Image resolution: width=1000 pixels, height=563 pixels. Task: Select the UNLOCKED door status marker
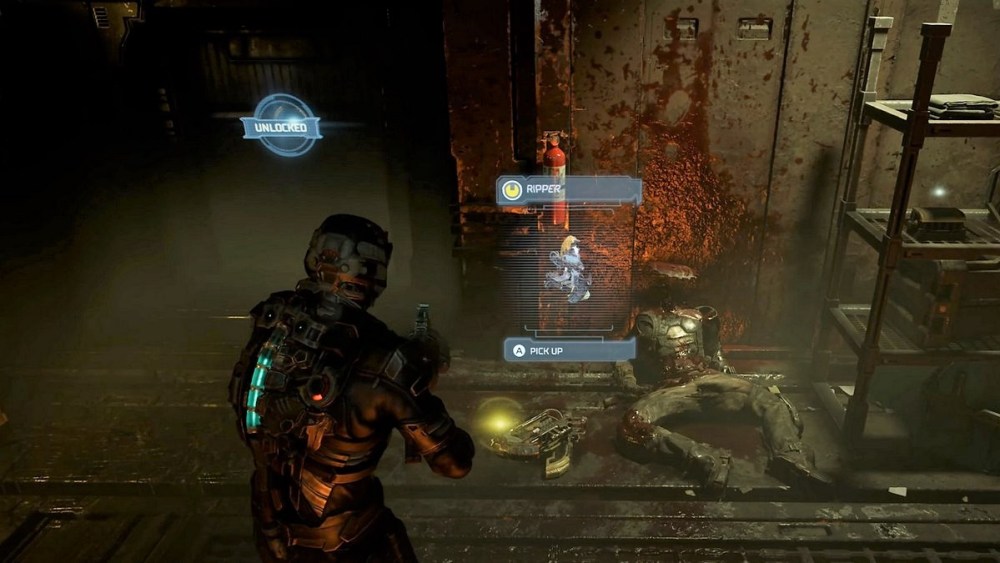click(281, 126)
